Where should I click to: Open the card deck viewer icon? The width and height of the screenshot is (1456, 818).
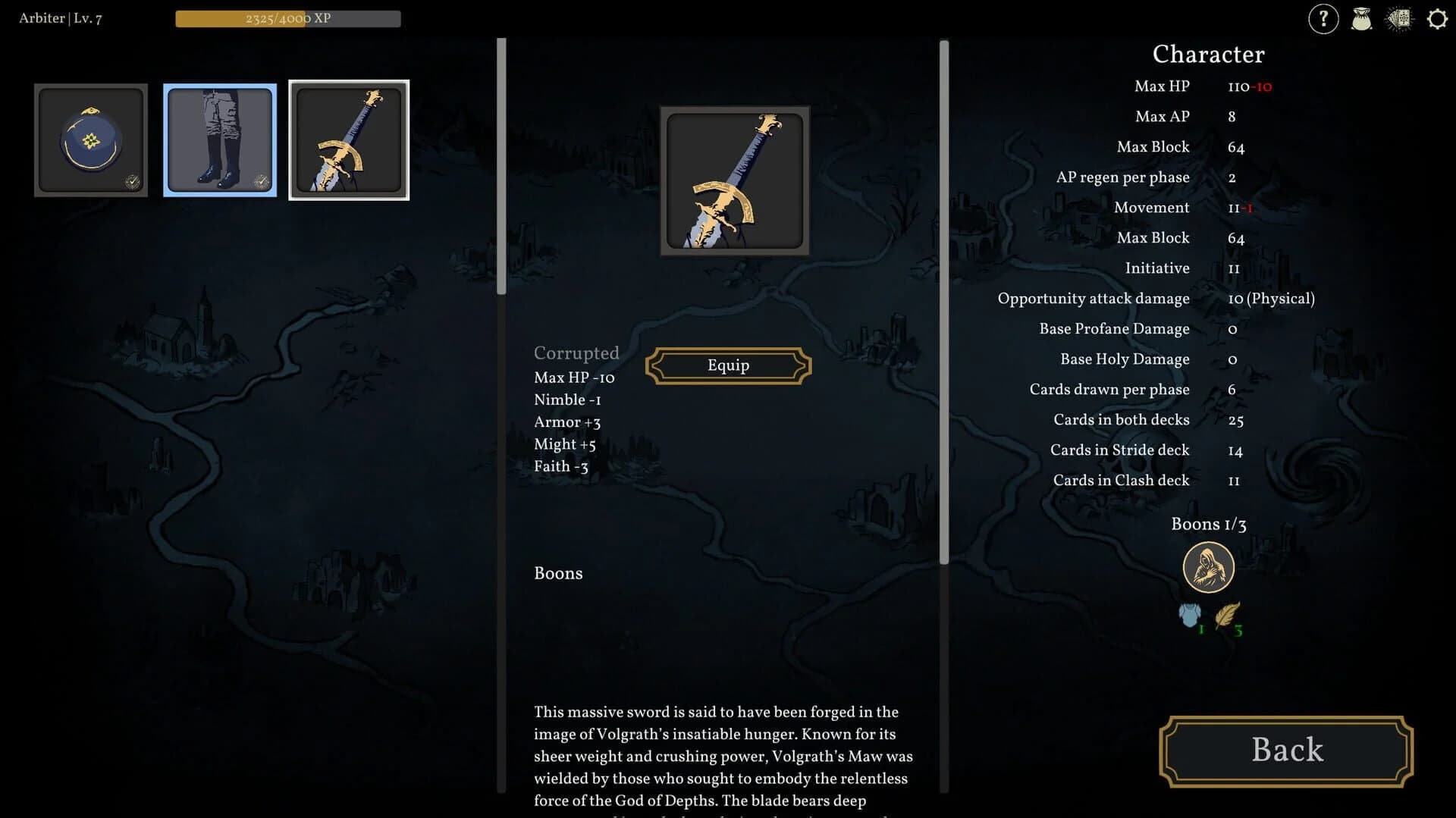click(1399, 18)
